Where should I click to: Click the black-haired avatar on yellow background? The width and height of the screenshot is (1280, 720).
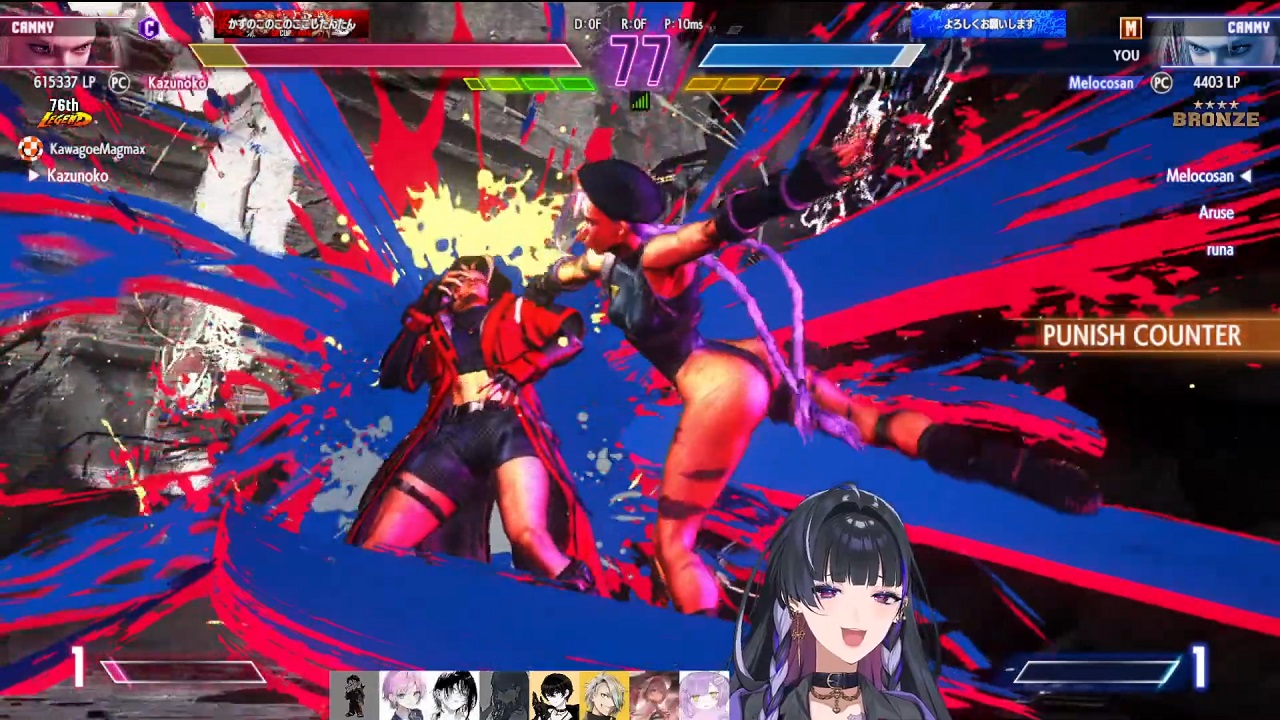(554, 695)
